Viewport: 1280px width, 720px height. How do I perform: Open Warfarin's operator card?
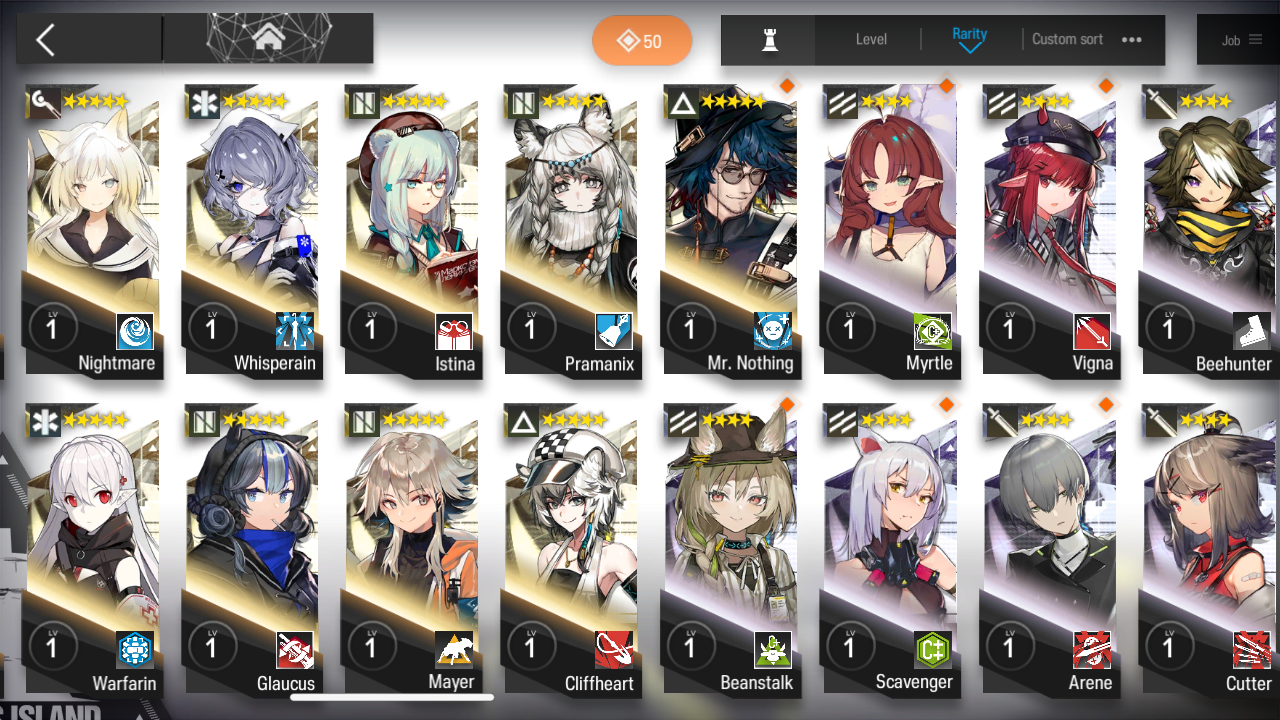(x=93, y=550)
